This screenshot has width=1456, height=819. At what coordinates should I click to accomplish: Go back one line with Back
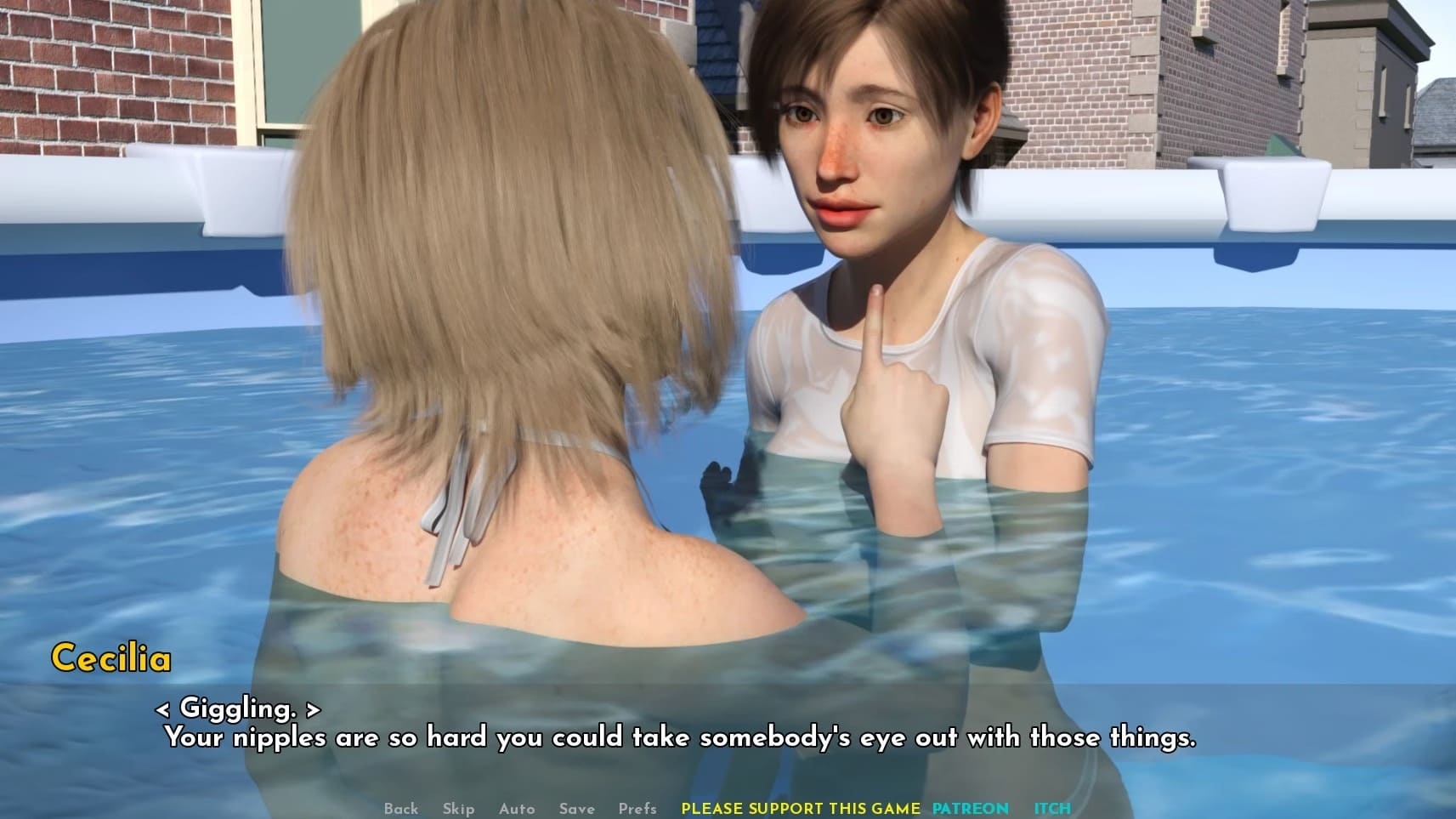point(400,809)
